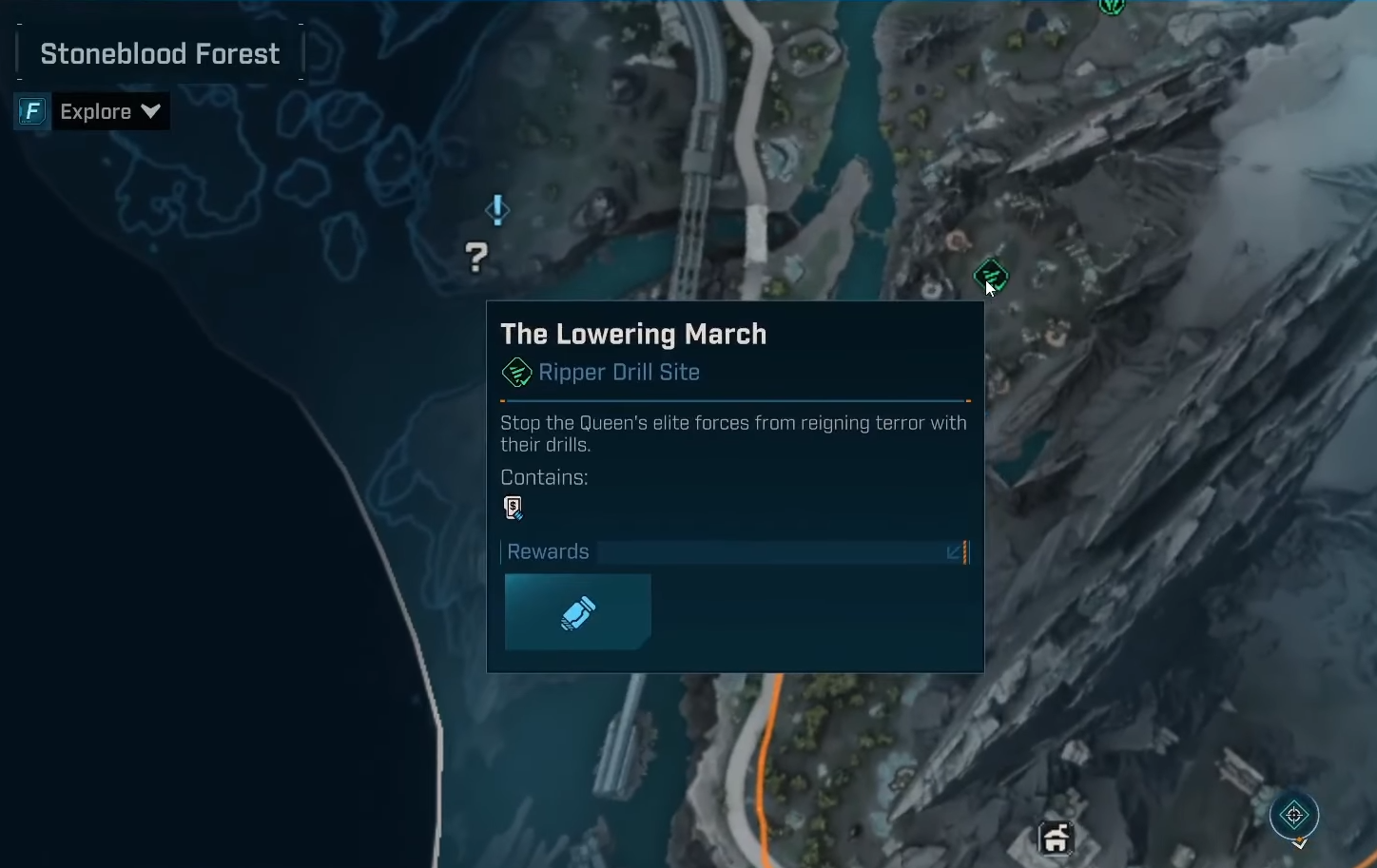Image resolution: width=1377 pixels, height=868 pixels.
Task: Click the question mark map marker
Action: (476, 257)
